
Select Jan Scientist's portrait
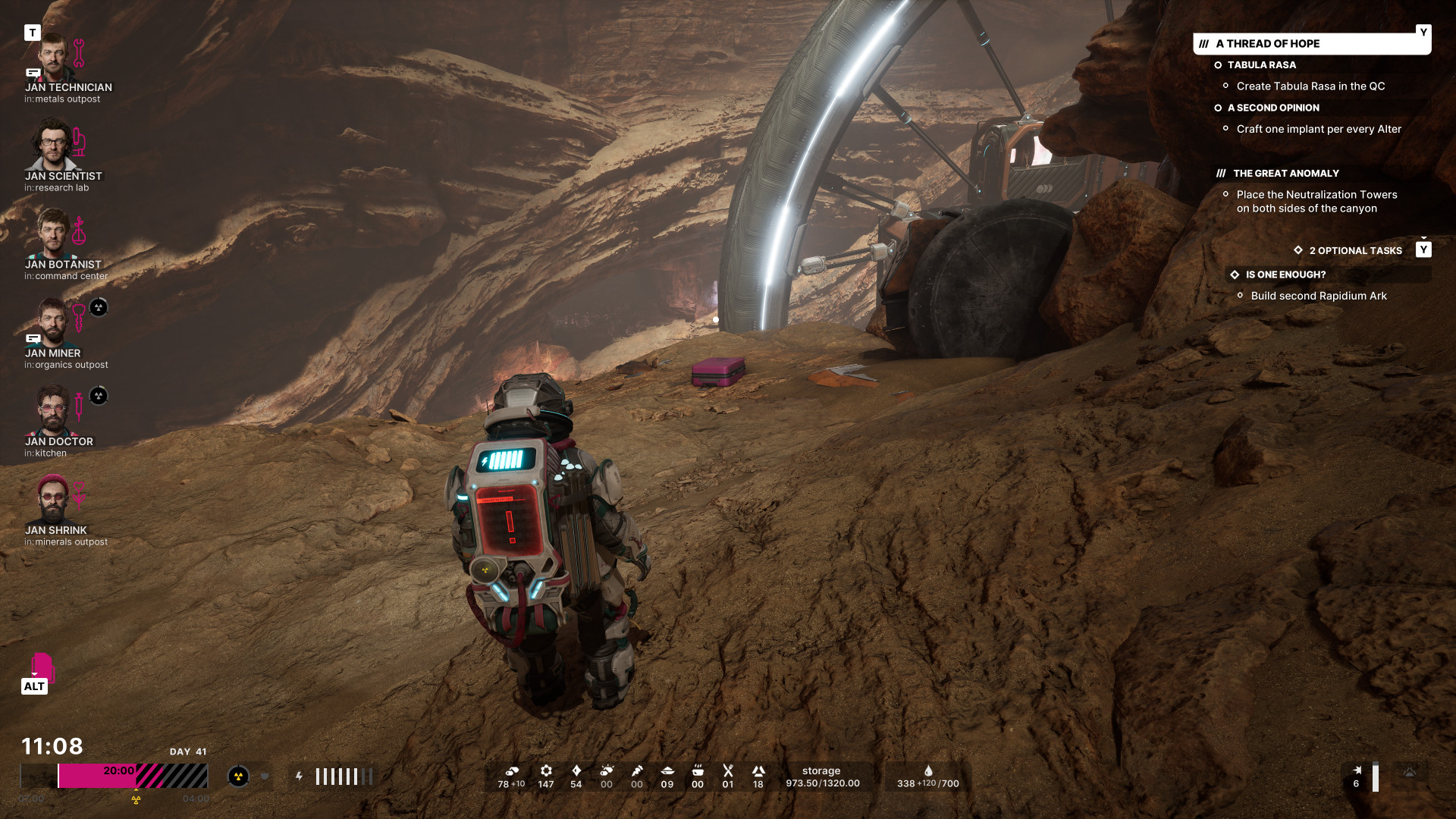[53, 146]
